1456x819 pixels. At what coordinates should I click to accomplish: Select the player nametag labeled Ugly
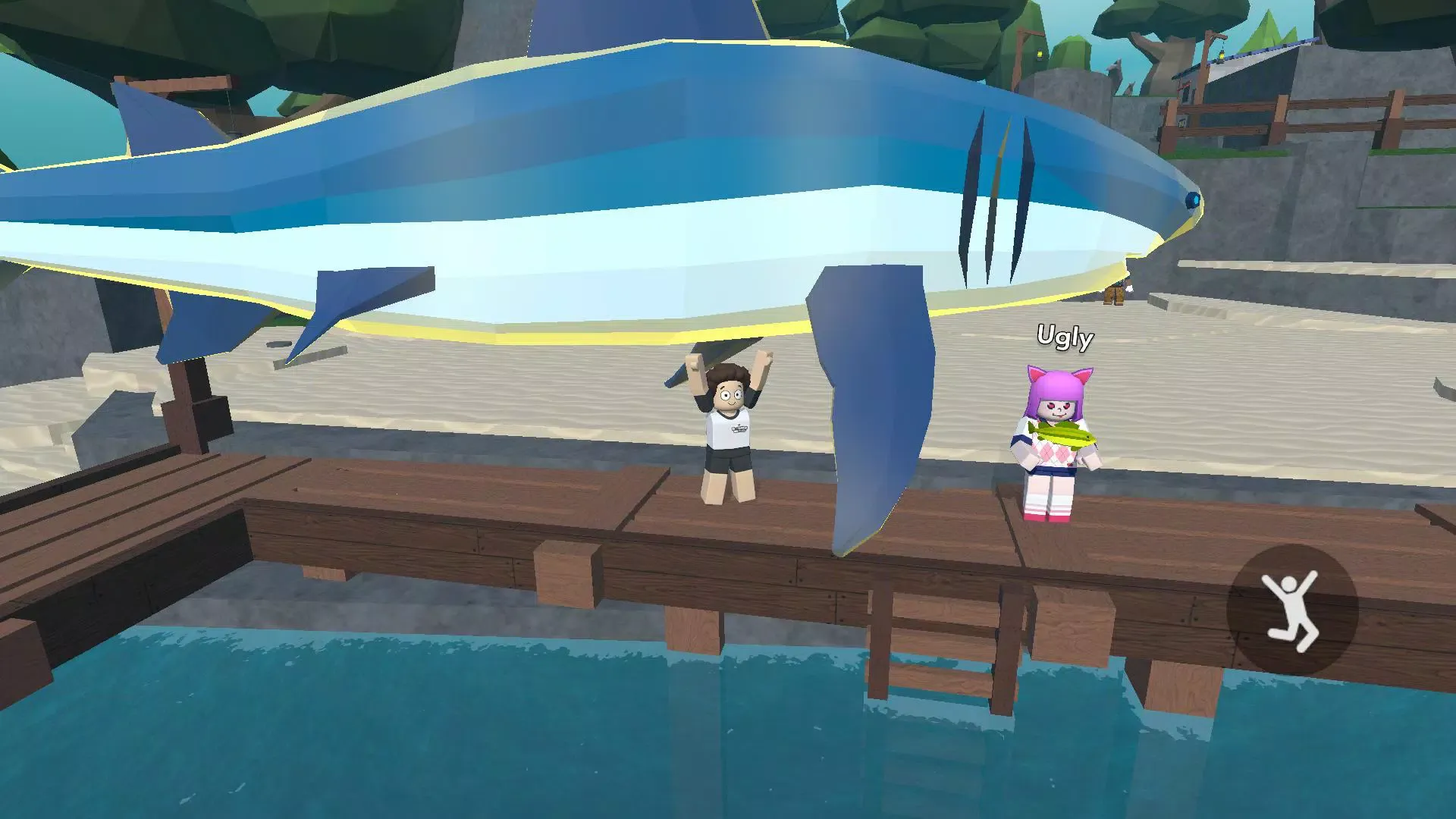(1065, 339)
